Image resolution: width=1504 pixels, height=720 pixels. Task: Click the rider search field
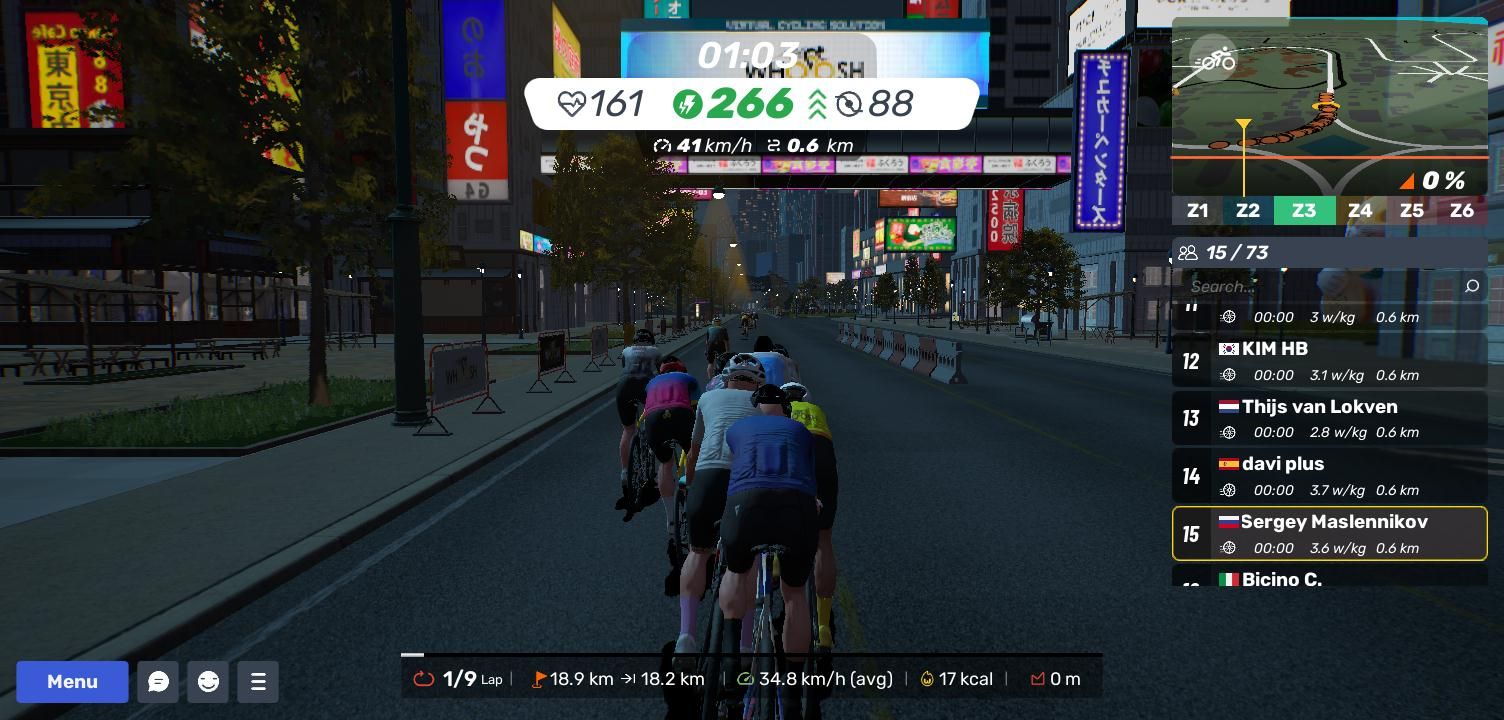1320,287
